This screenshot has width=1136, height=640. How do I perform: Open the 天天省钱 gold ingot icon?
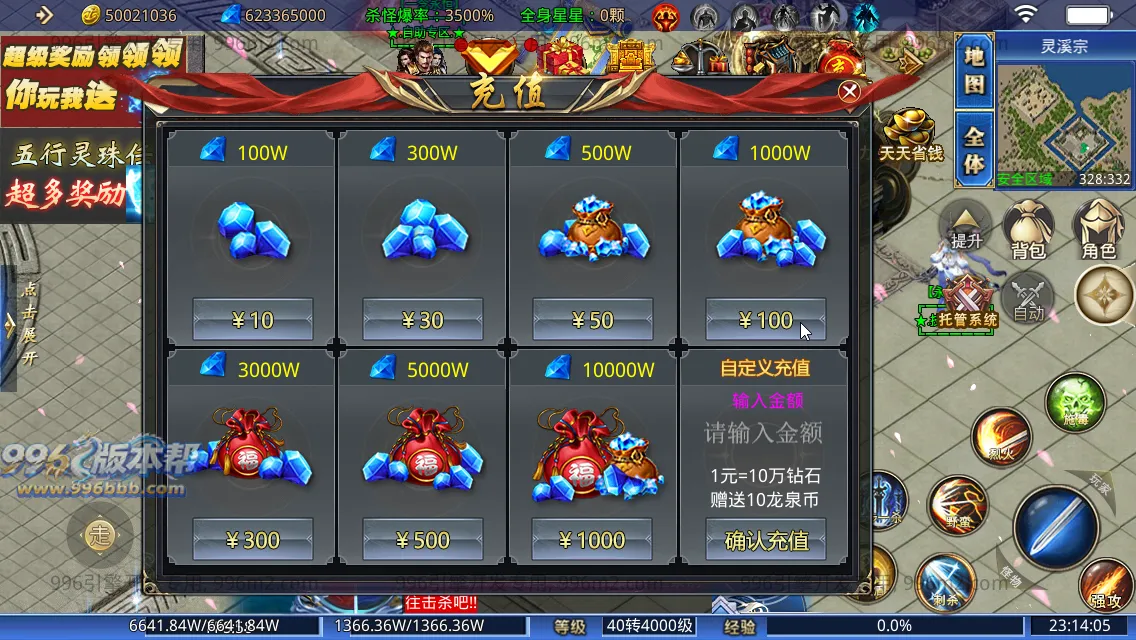(911, 134)
